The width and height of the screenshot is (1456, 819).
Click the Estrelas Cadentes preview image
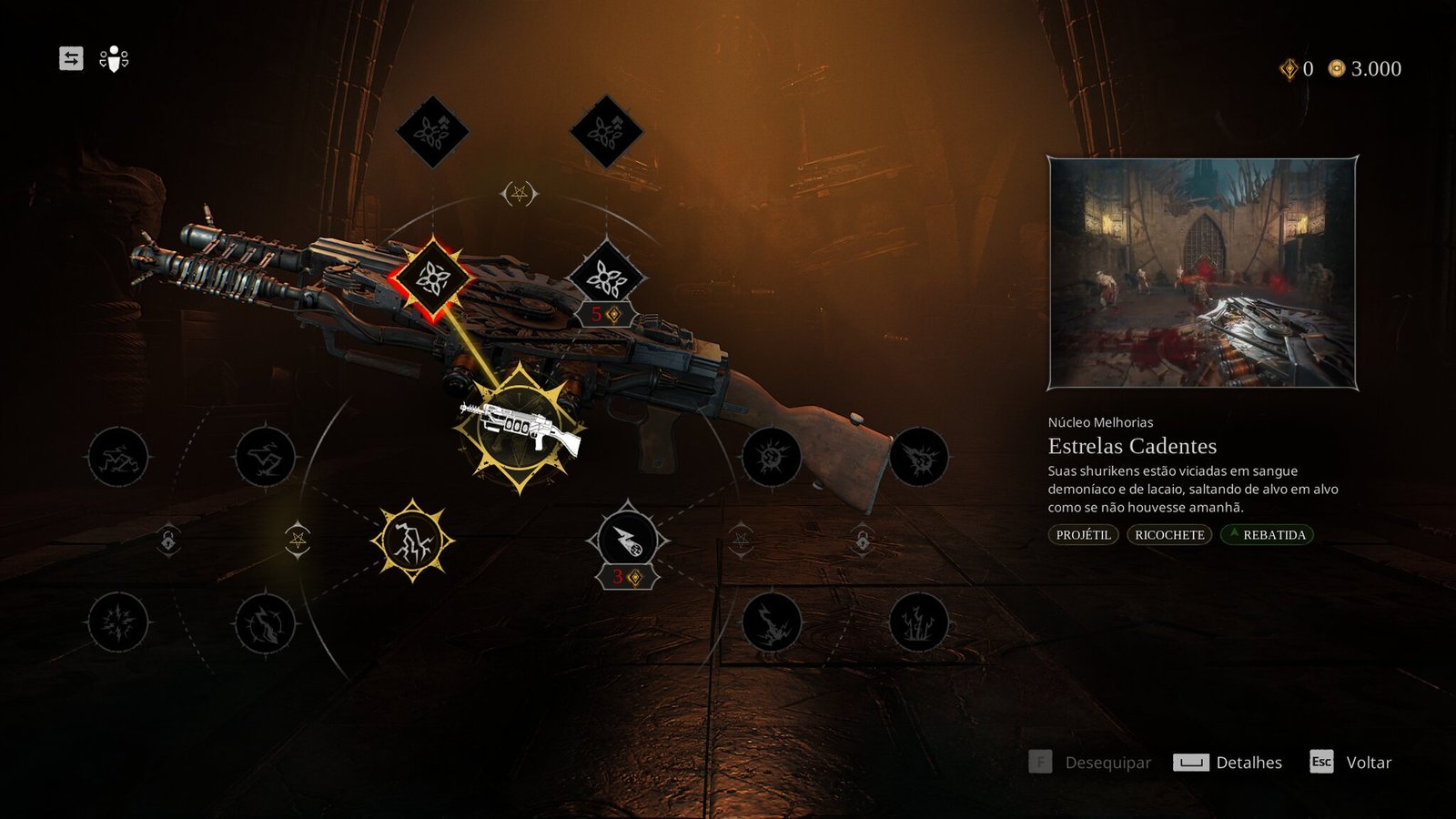click(1203, 275)
